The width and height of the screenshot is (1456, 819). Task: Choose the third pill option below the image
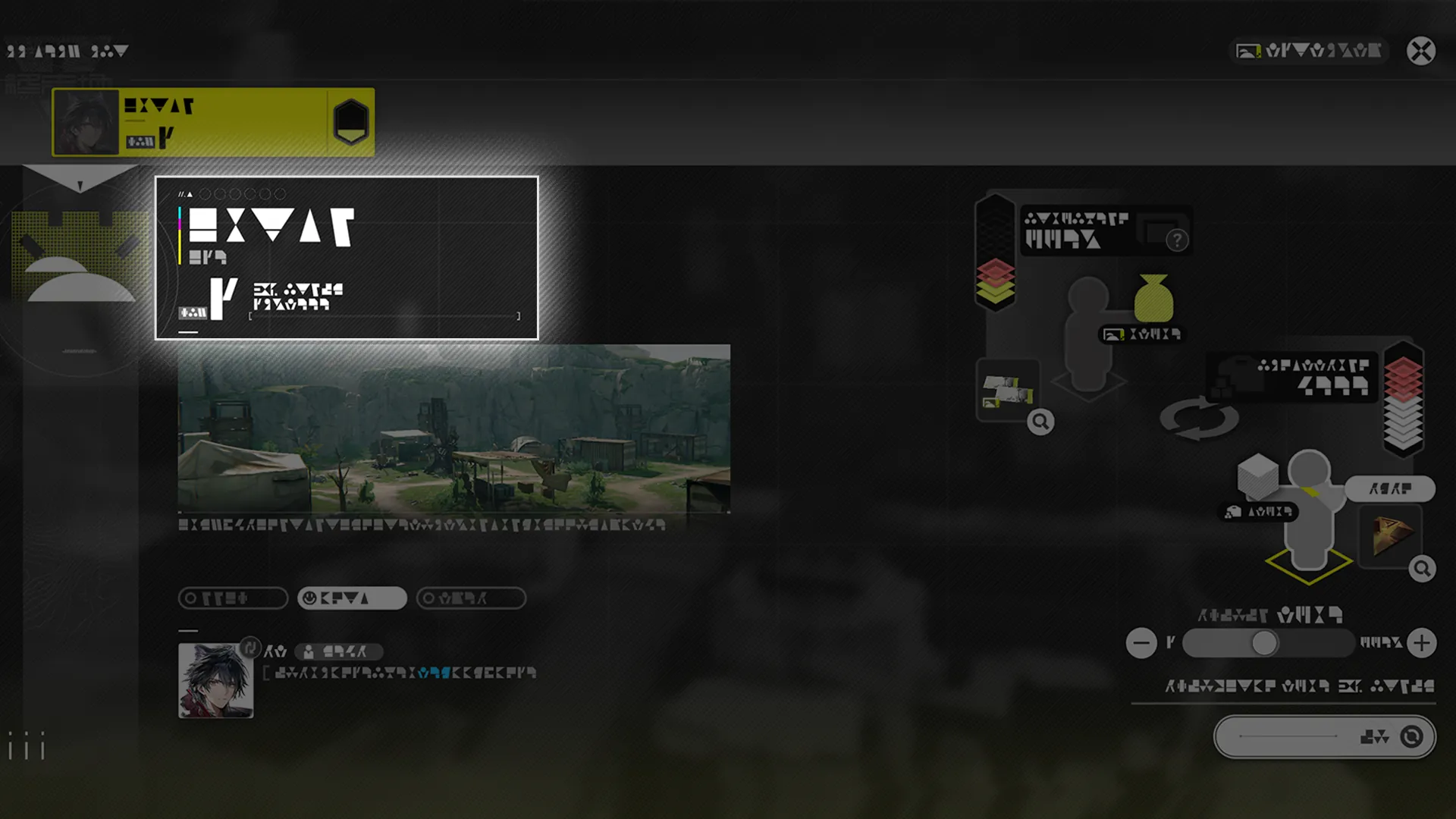tap(471, 598)
